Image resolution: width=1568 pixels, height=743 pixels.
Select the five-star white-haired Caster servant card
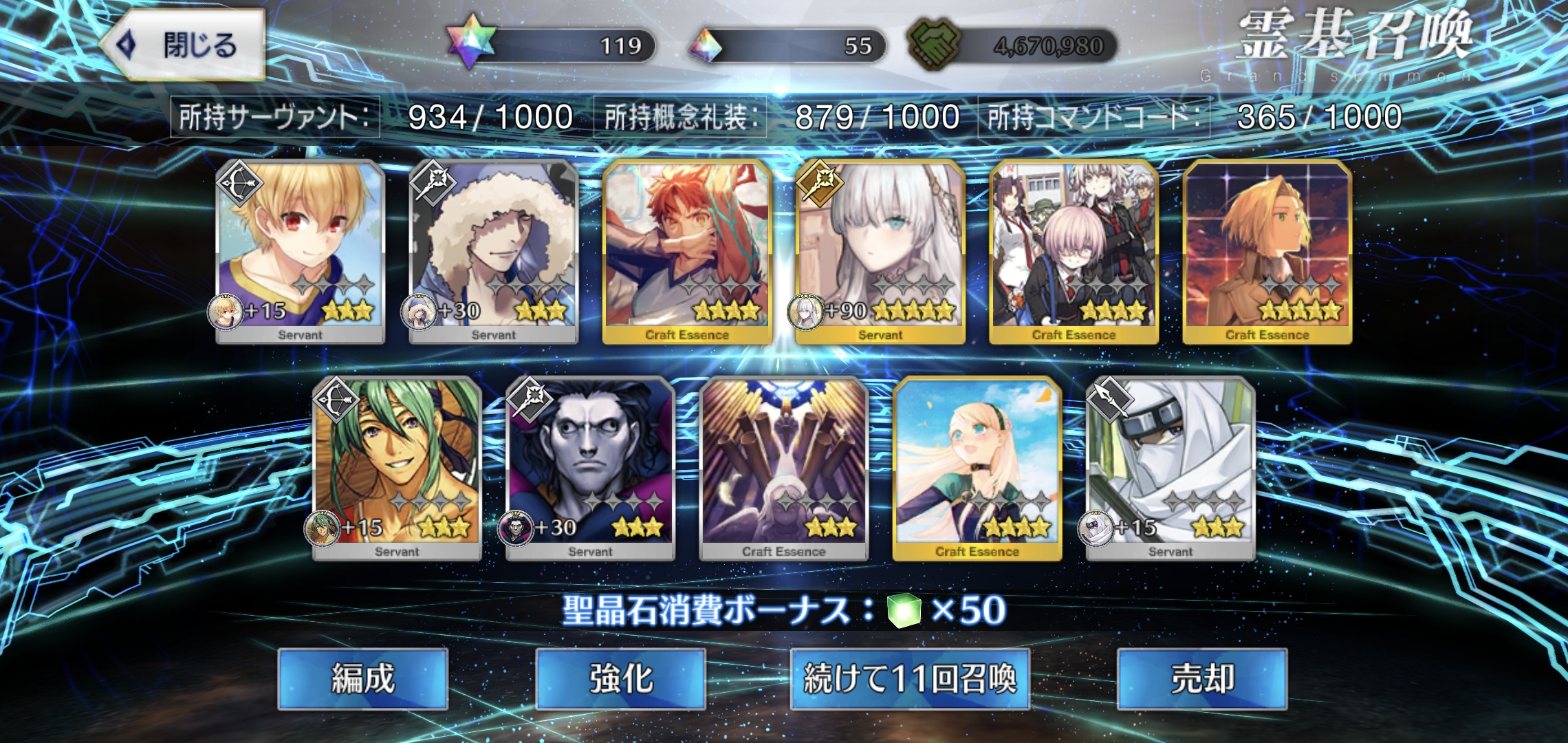[x=880, y=251]
